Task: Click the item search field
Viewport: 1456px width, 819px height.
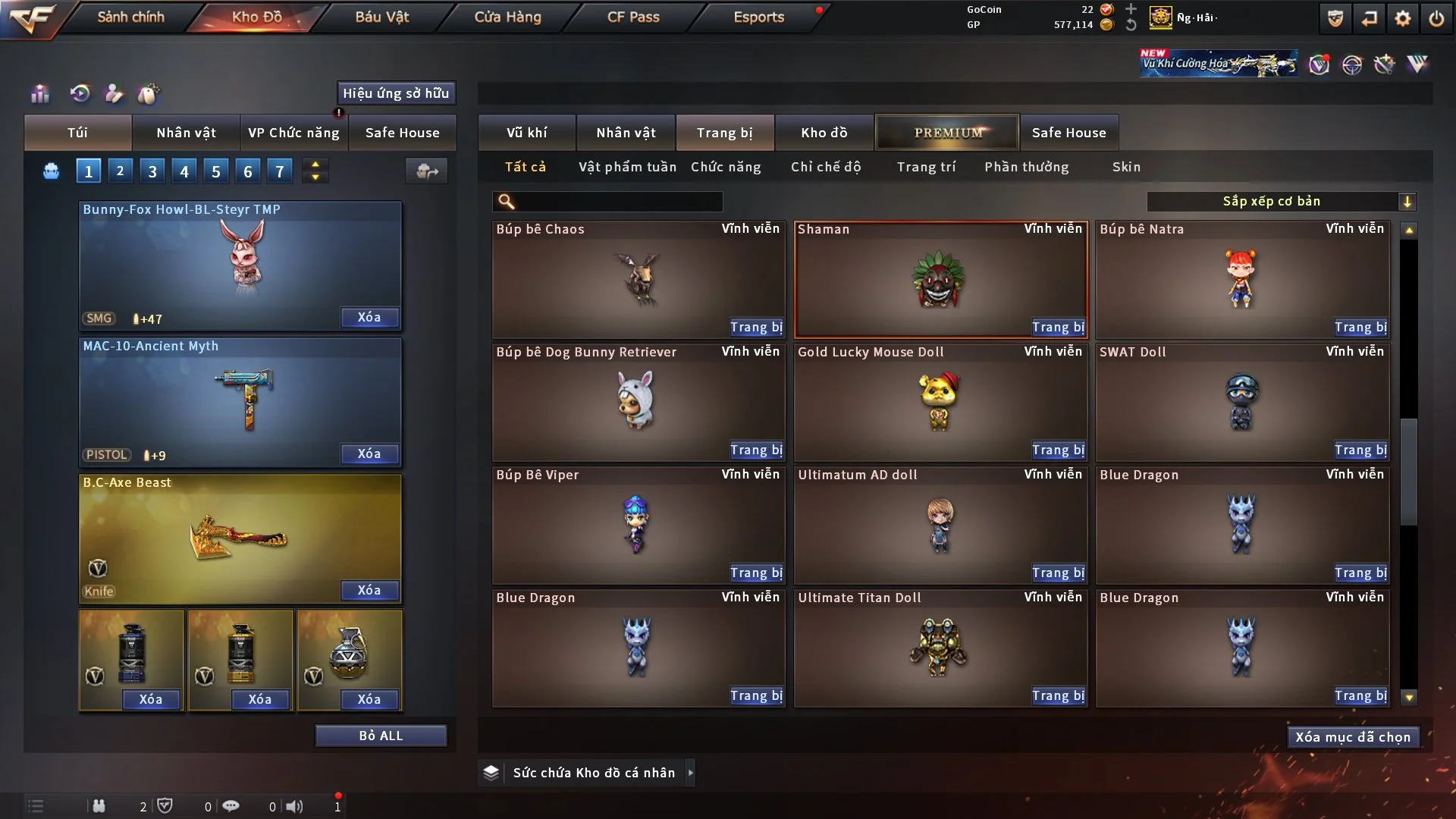Action: point(618,202)
